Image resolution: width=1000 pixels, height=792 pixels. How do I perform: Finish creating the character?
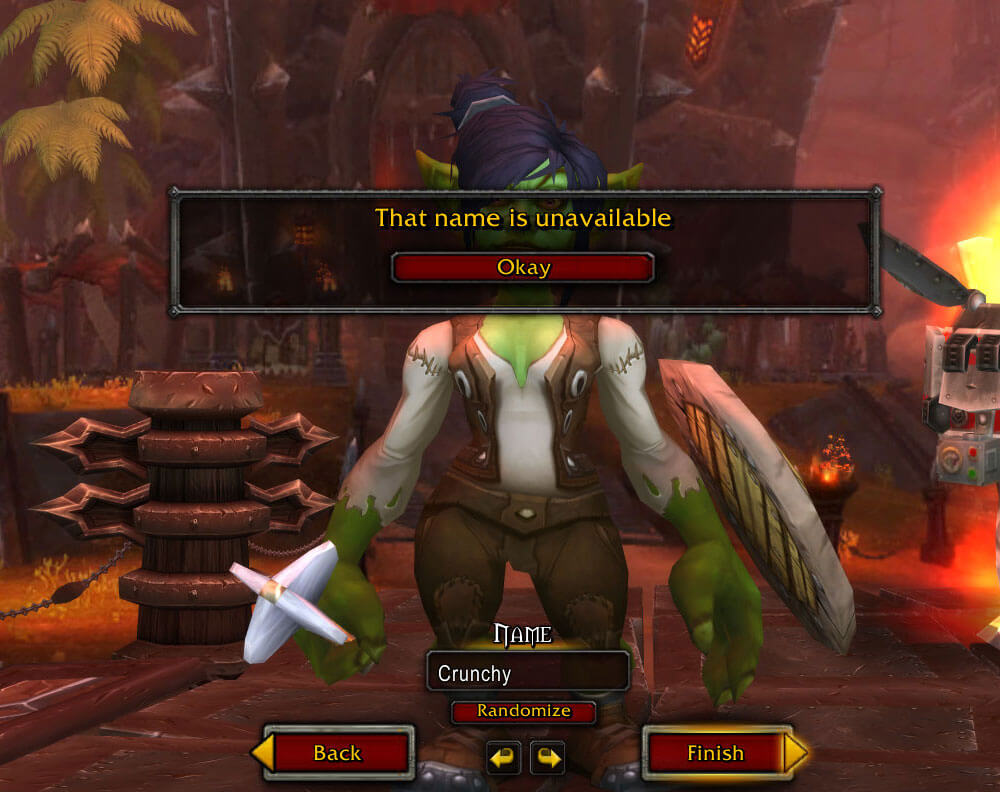click(715, 753)
